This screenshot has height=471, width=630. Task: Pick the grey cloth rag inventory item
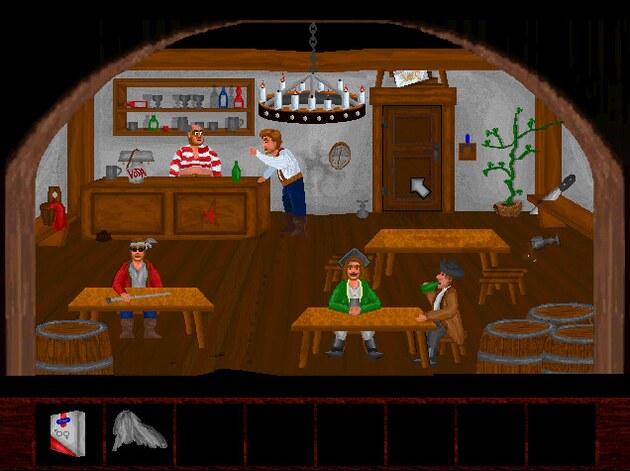[x=137, y=430]
